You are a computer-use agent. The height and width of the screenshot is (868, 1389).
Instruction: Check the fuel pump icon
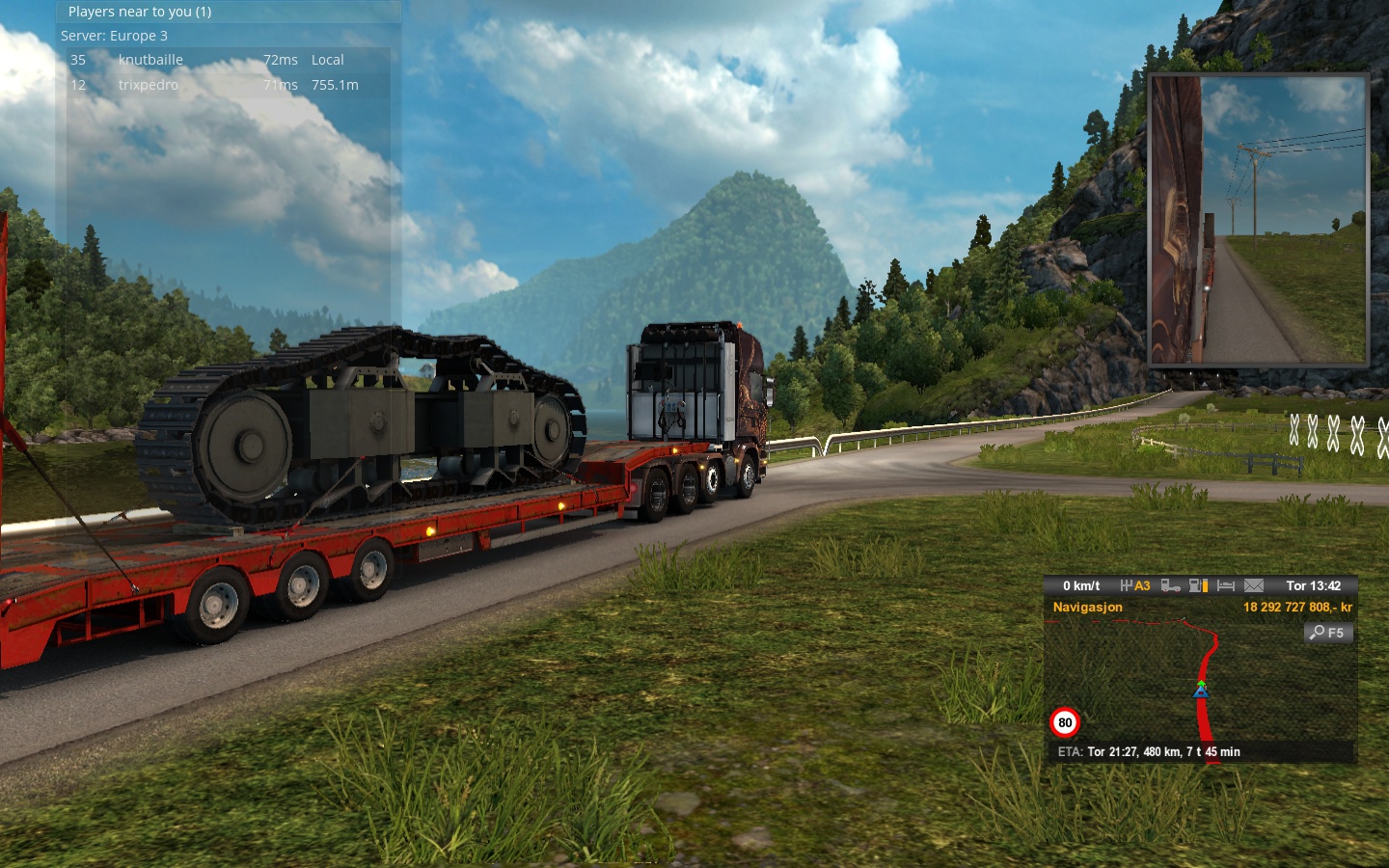pos(1198,585)
